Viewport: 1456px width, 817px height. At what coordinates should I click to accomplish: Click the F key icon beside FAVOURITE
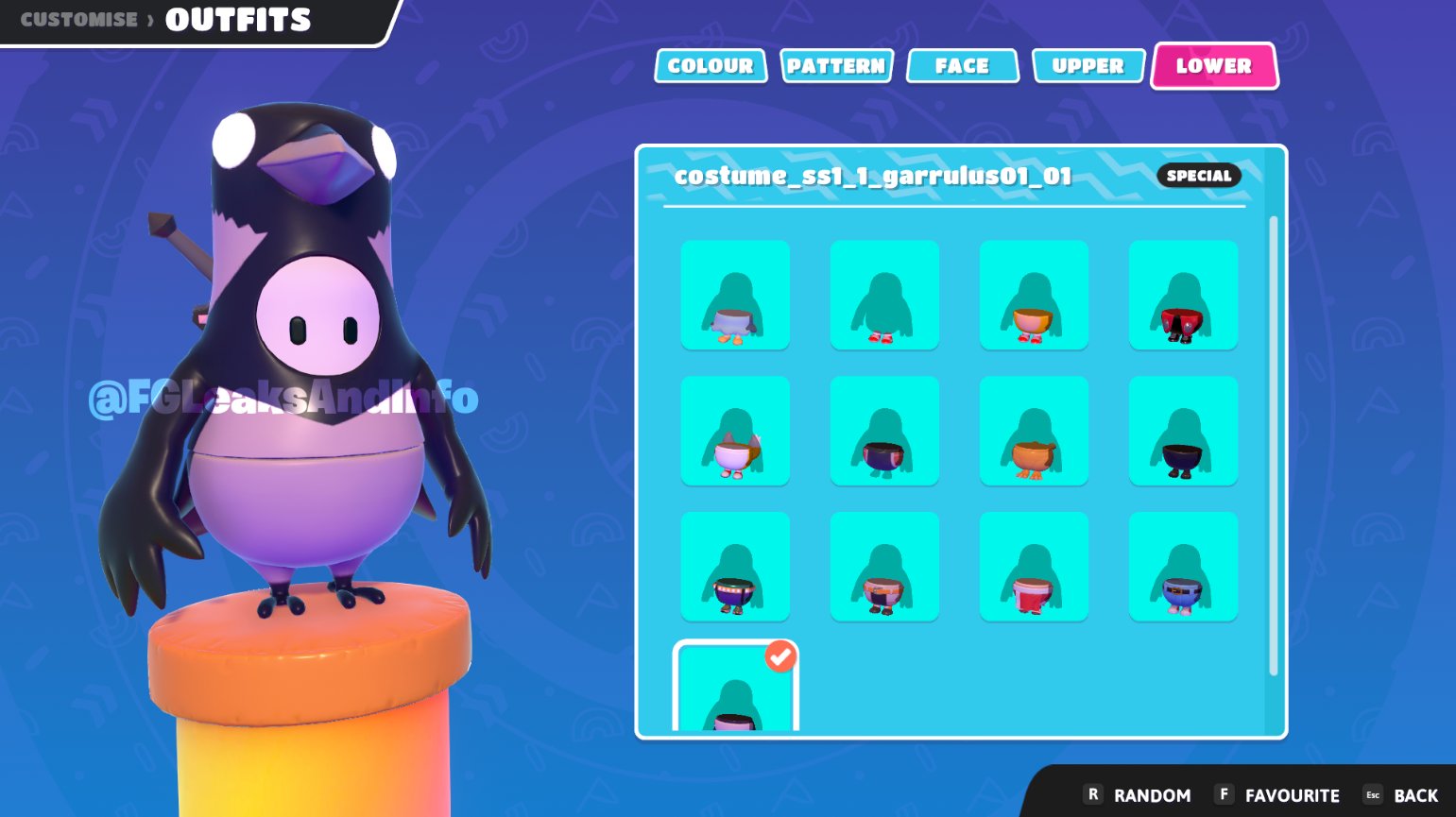pyautogui.click(x=1225, y=795)
